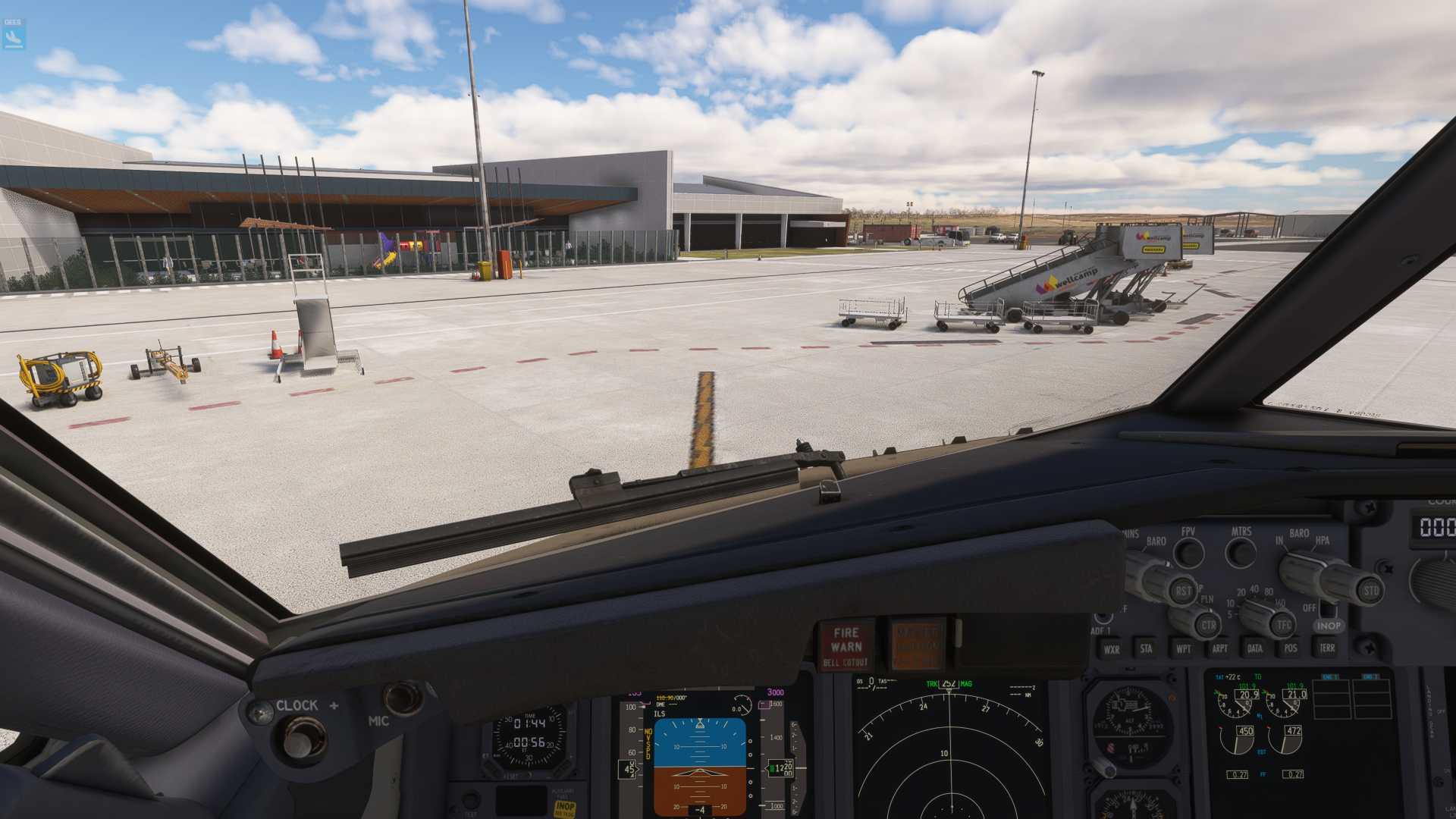Enable the WXR weather radar display
Viewport: 1456px width, 819px height.
[1111, 649]
